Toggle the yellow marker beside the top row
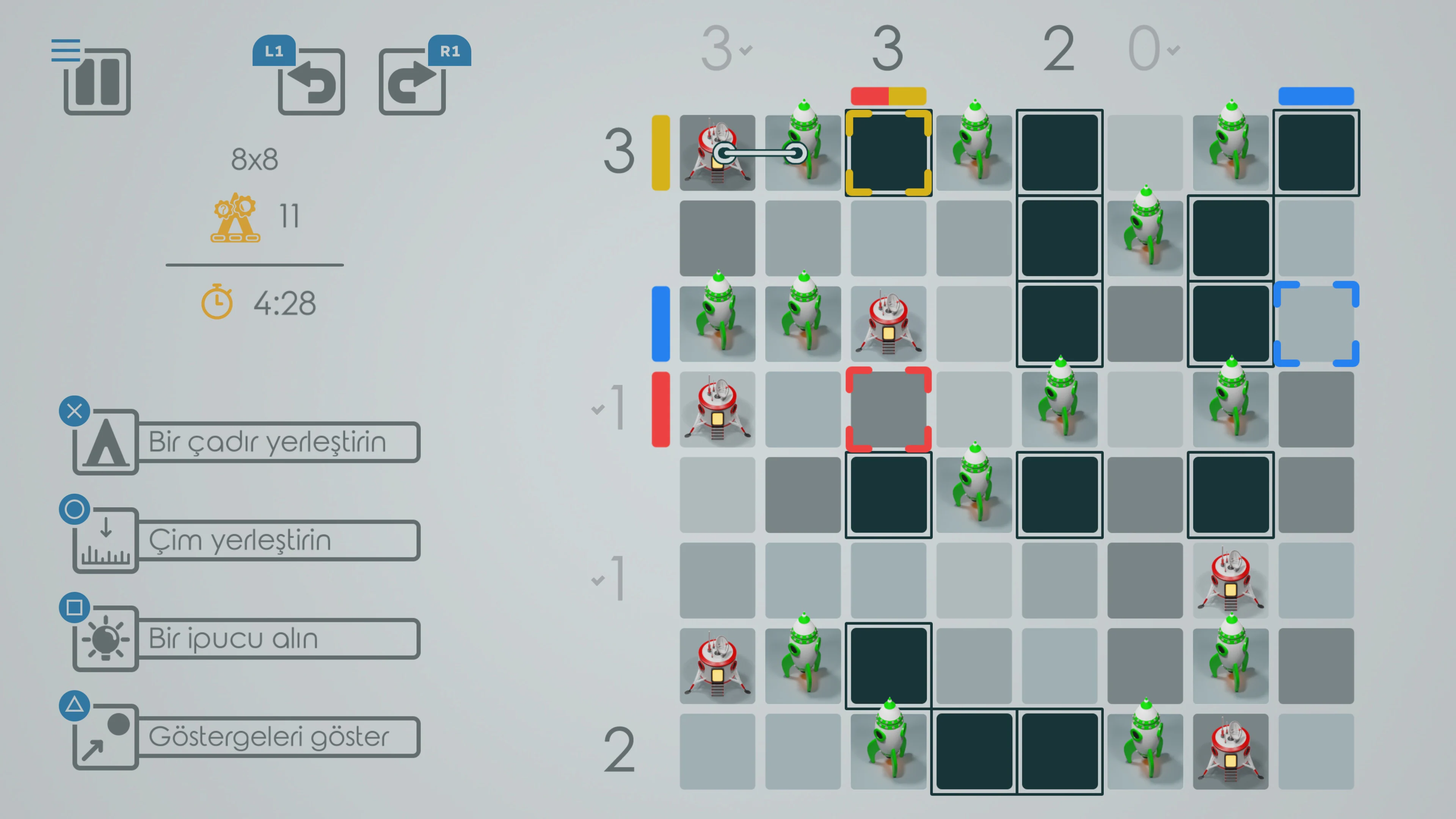The image size is (1456, 819). coord(660,152)
